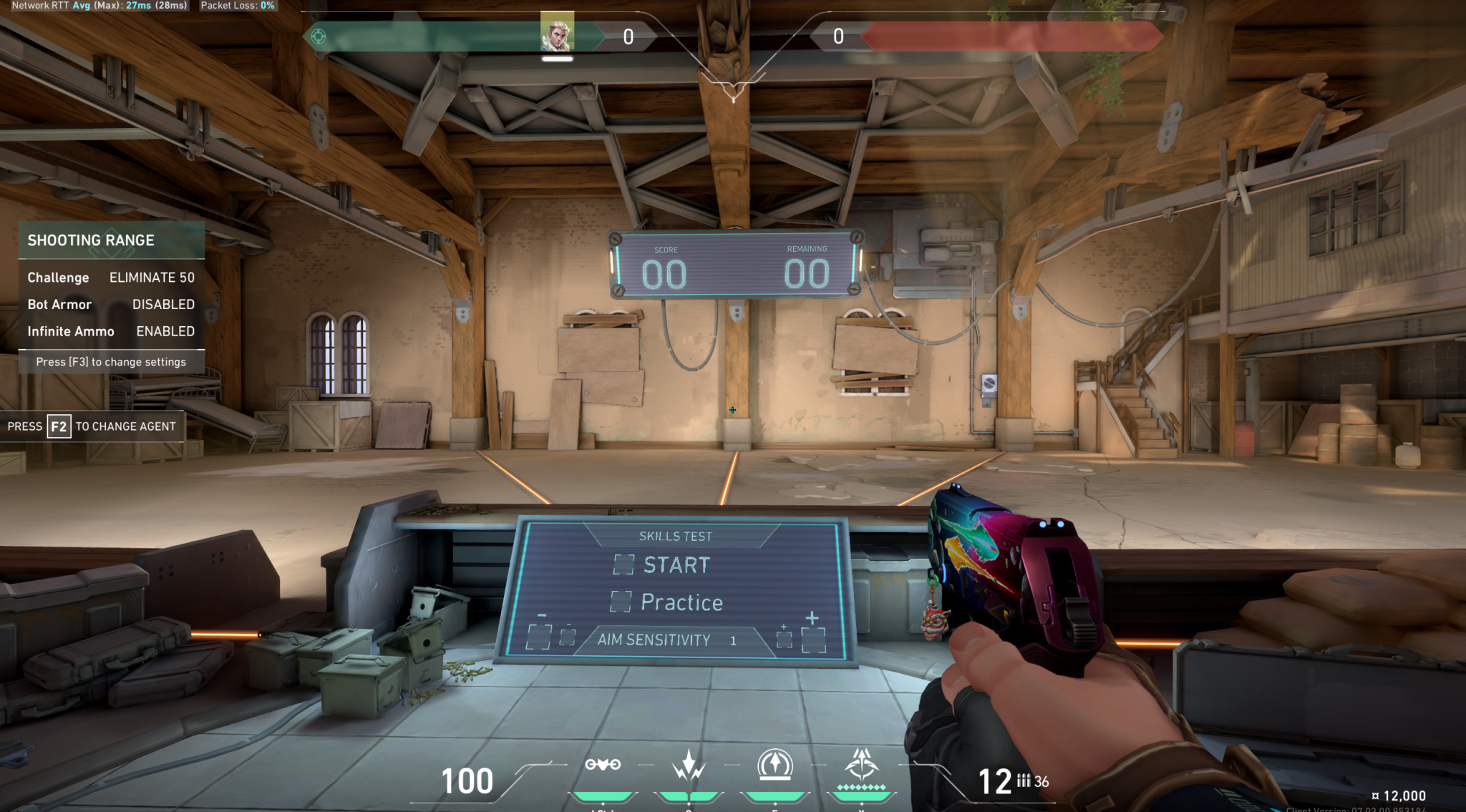This screenshot has width=1466, height=812.
Task: Select the F2 change agent prompt
Action: (92, 426)
